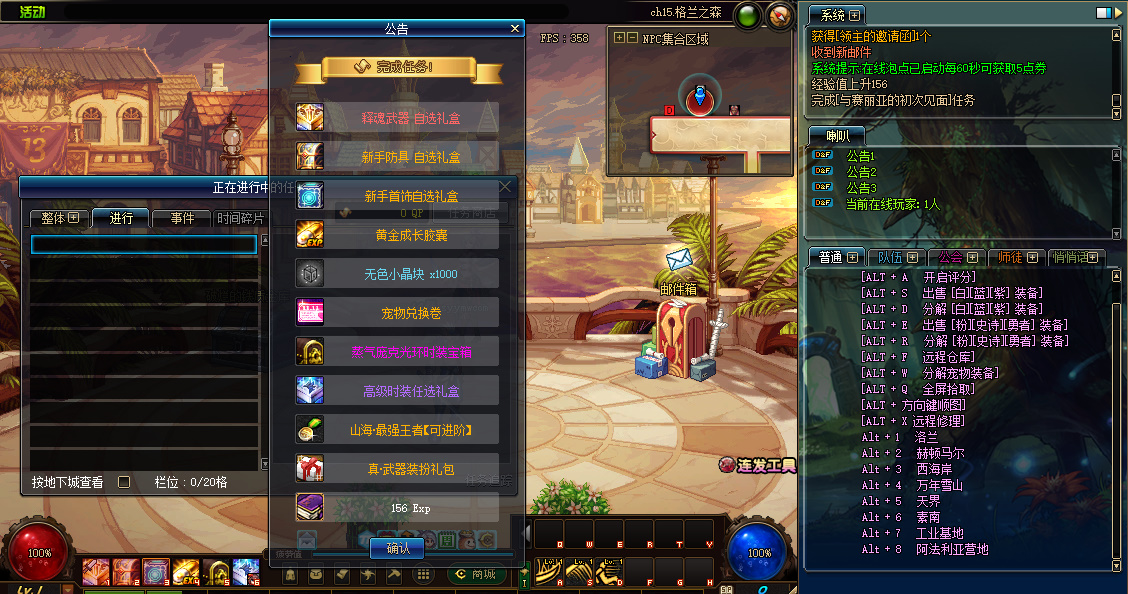
Task: Close the in-progress quest window
Action: click(506, 186)
